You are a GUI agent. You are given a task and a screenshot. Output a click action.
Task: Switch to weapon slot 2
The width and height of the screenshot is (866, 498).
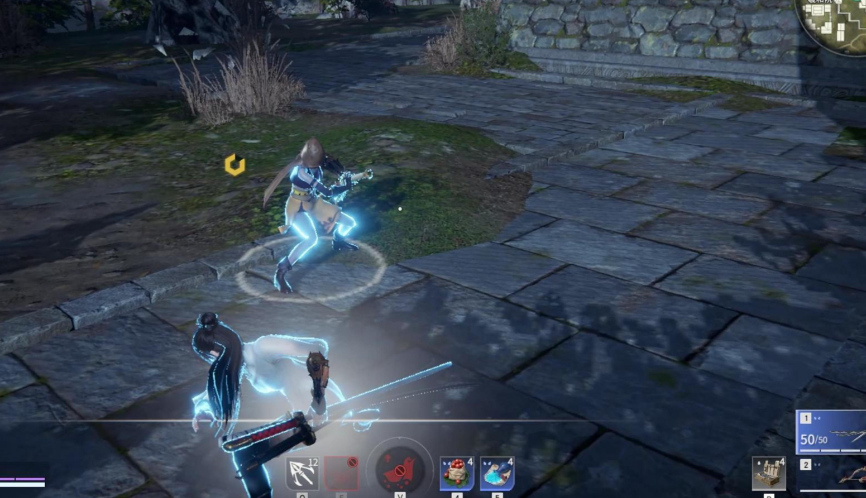pos(831,476)
